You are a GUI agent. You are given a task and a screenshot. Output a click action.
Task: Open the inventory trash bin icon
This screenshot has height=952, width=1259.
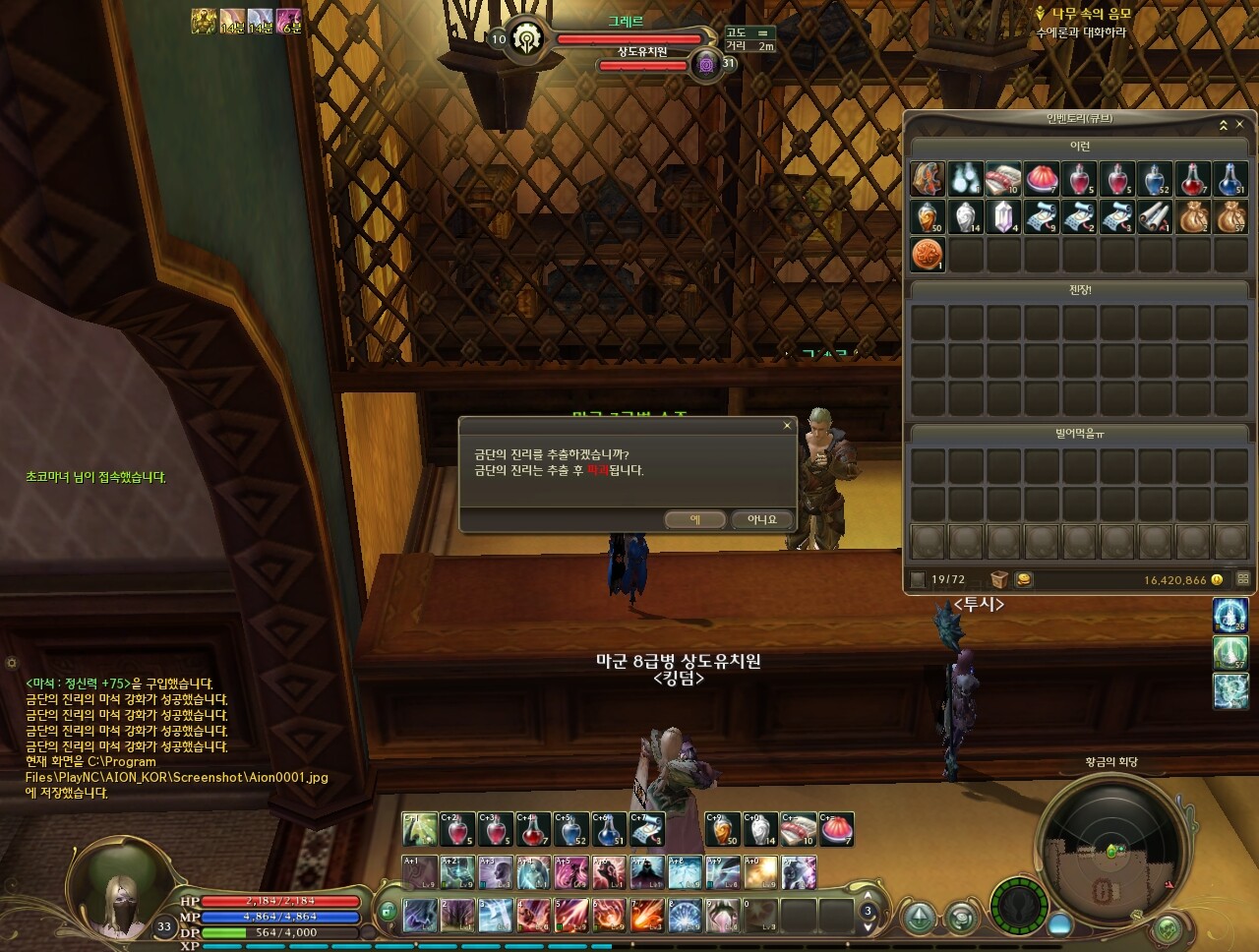pyautogui.click(x=999, y=579)
